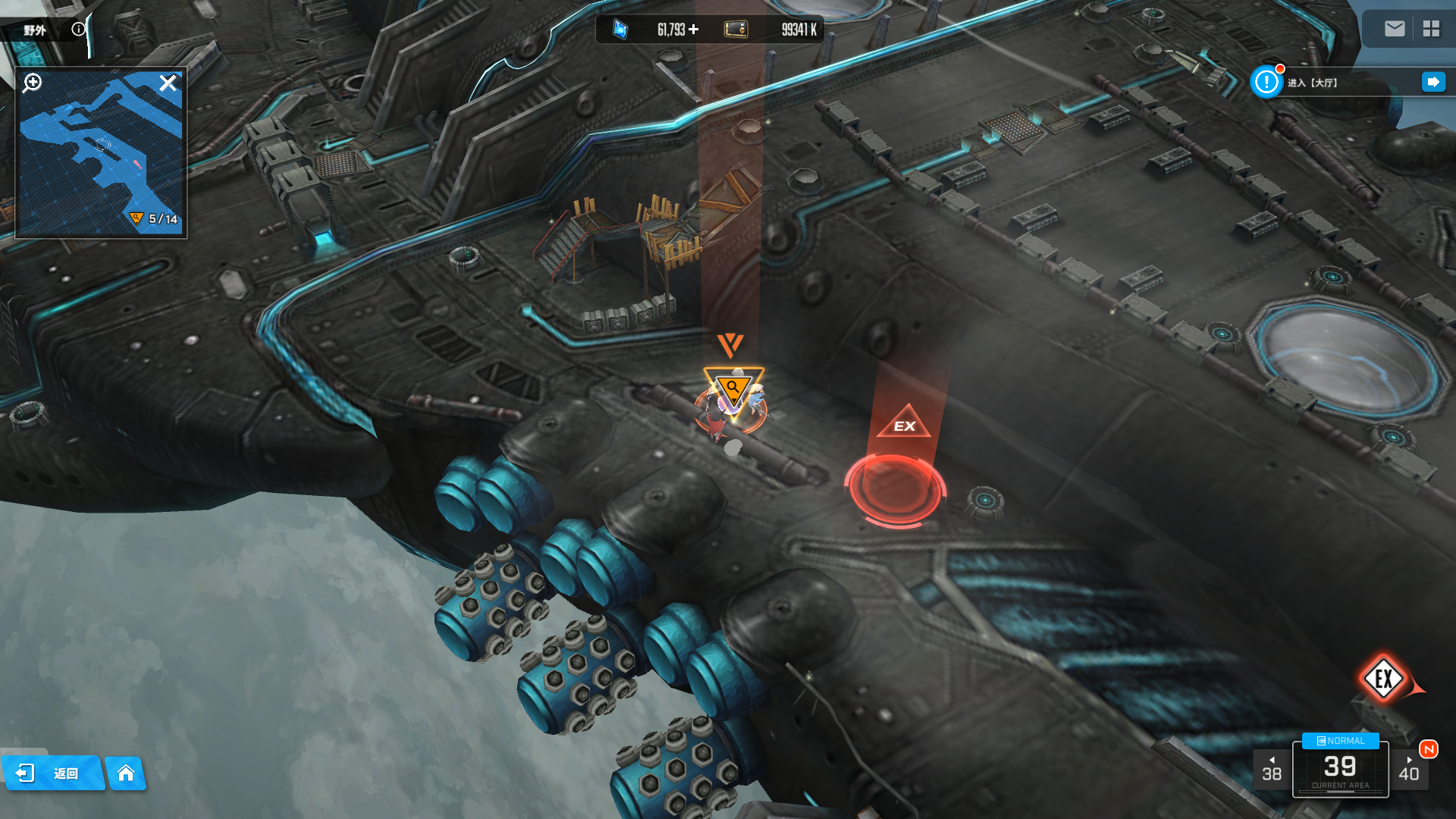Screen dimensions: 1456x819
Task: Go to the home screen via house icon
Action: click(x=126, y=773)
